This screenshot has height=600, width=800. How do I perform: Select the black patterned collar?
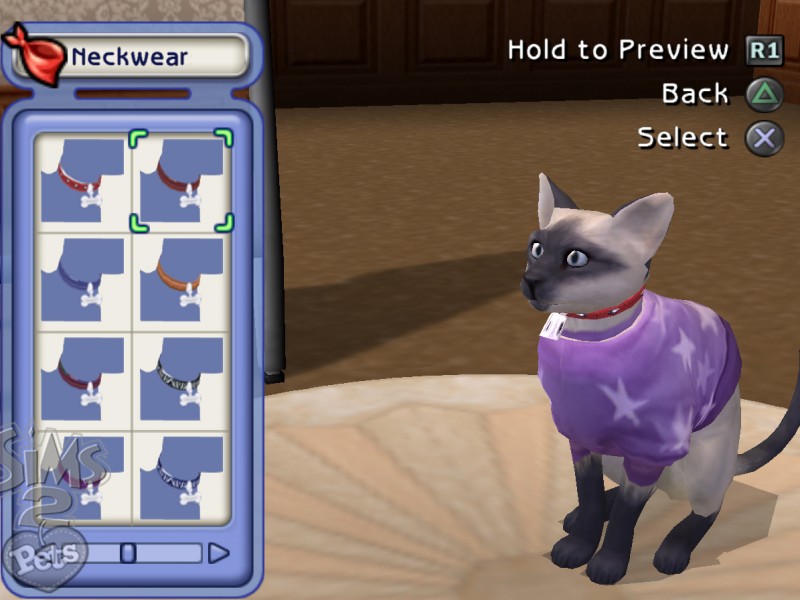tap(182, 378)
